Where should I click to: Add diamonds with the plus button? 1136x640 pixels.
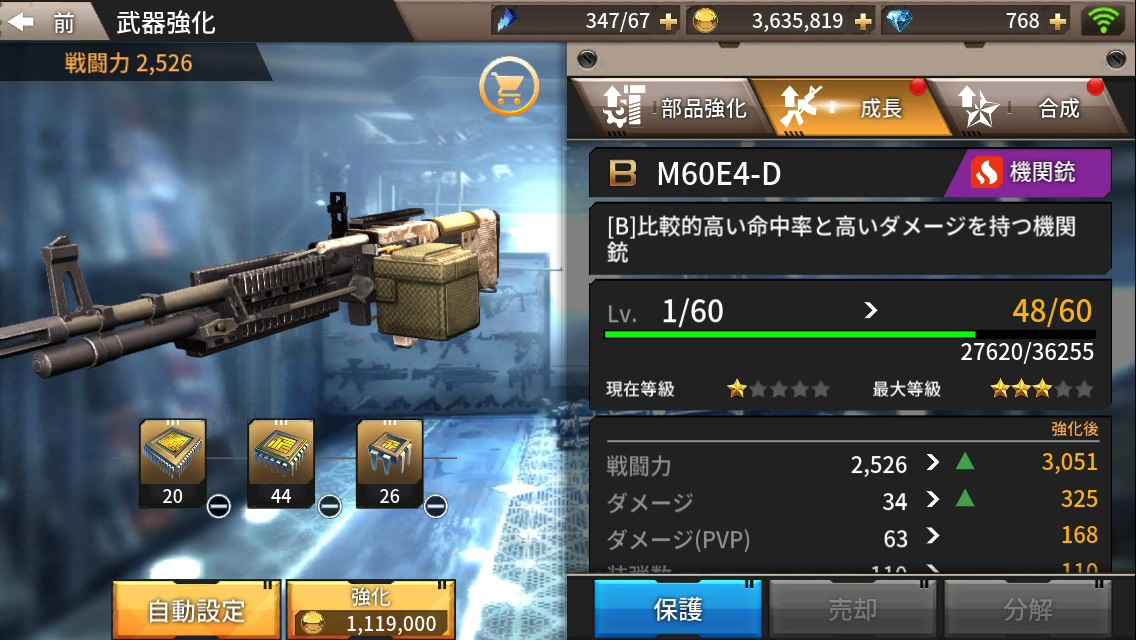(1058, 22)
